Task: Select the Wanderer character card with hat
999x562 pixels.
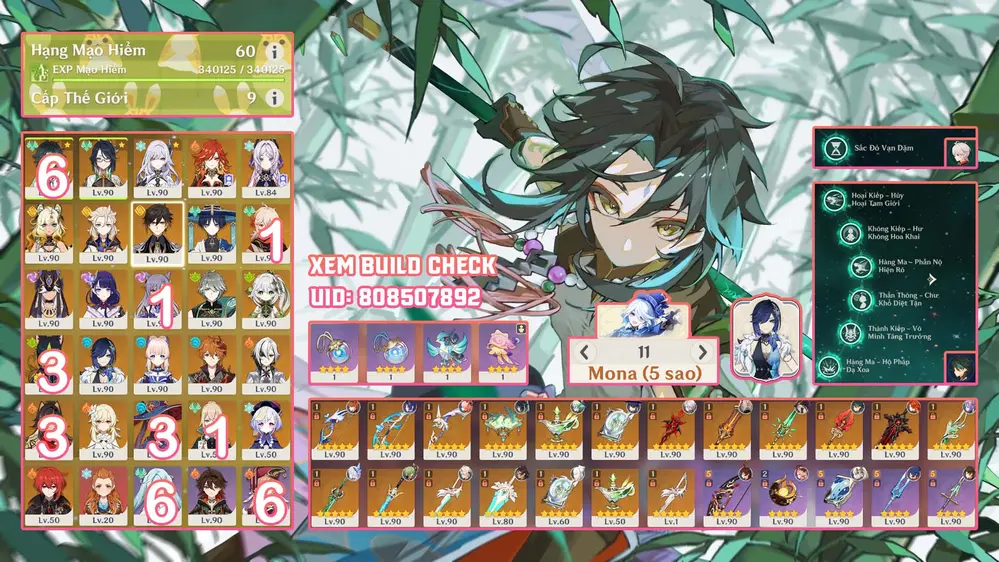Action: [x=212, y=230]
